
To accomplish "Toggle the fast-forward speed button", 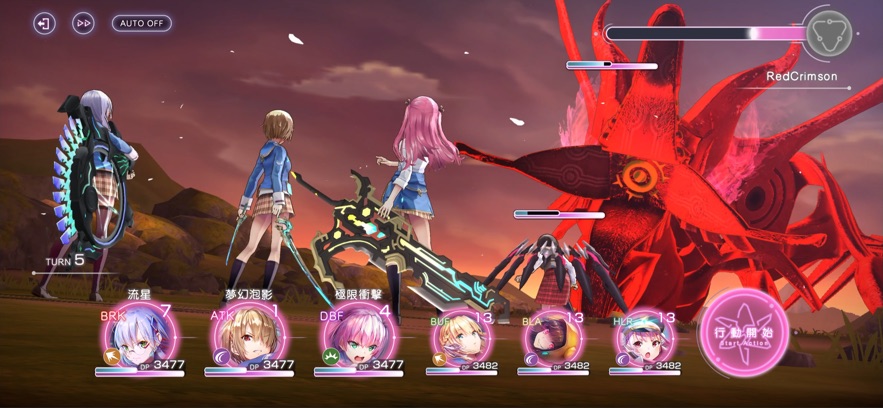I will [83, 23].
